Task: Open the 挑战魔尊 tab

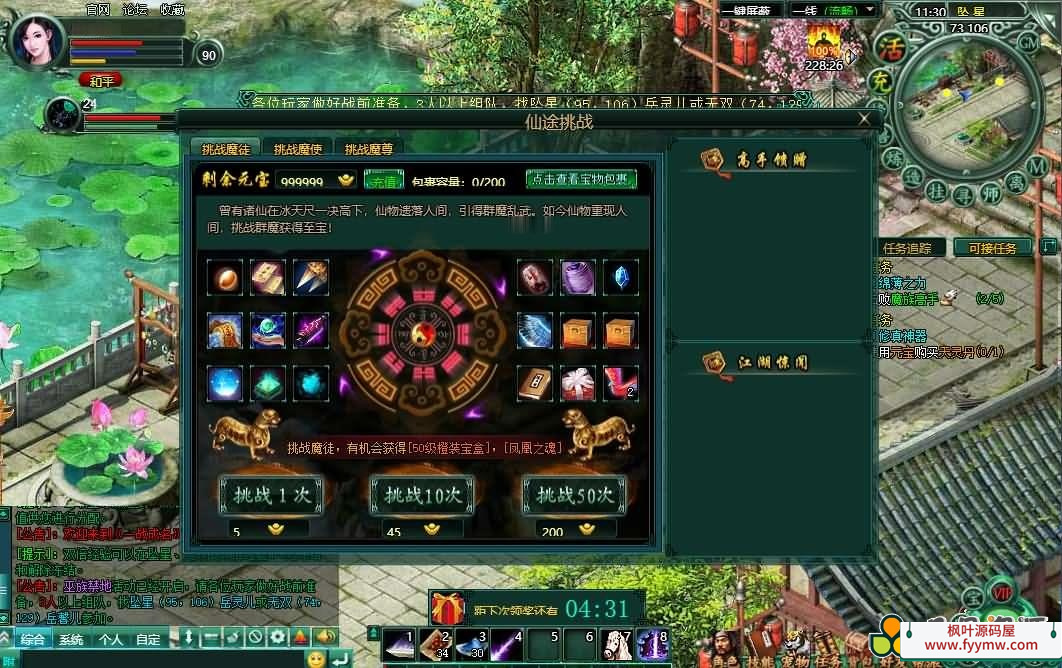Action: 369,149
